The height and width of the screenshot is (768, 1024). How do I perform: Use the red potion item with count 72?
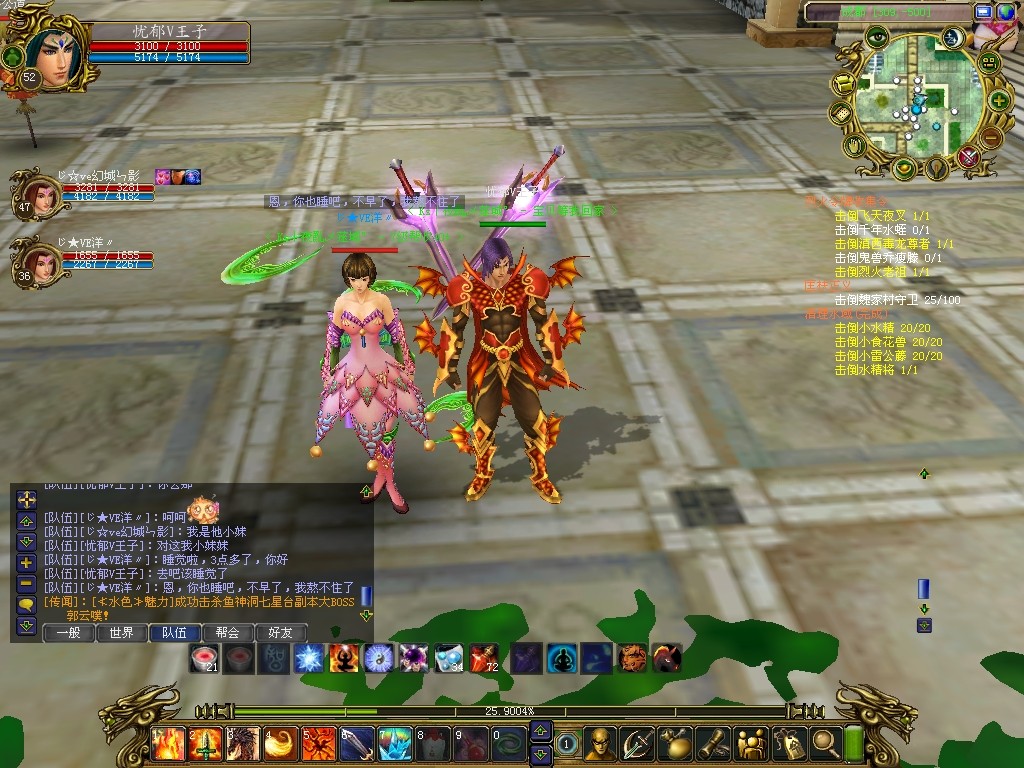click(x=484, y=657)
